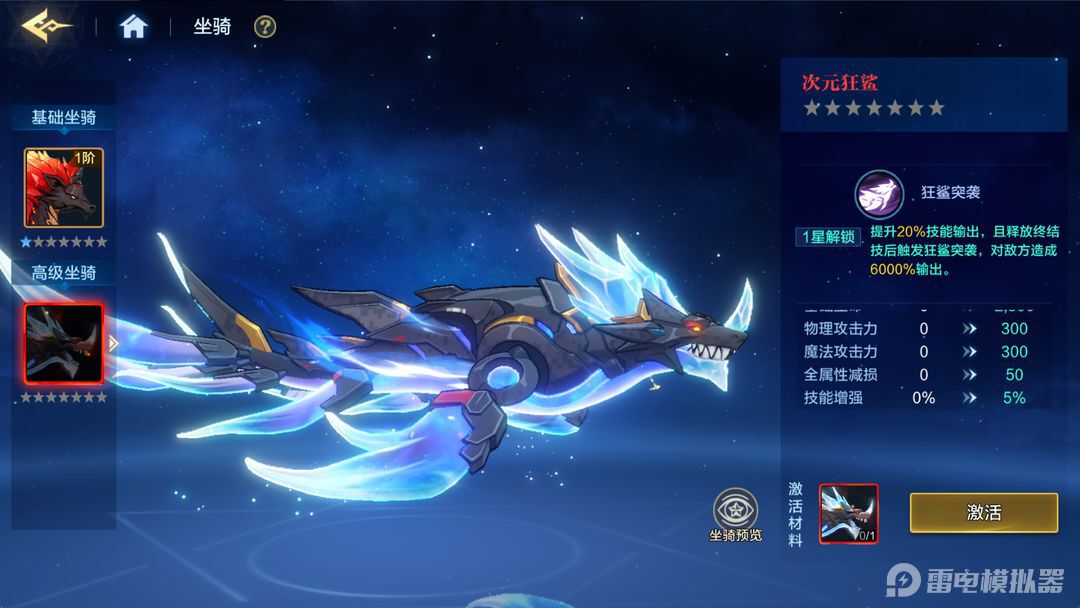
Task: Inspect the activation material item slot
Action: coord(849,513)
